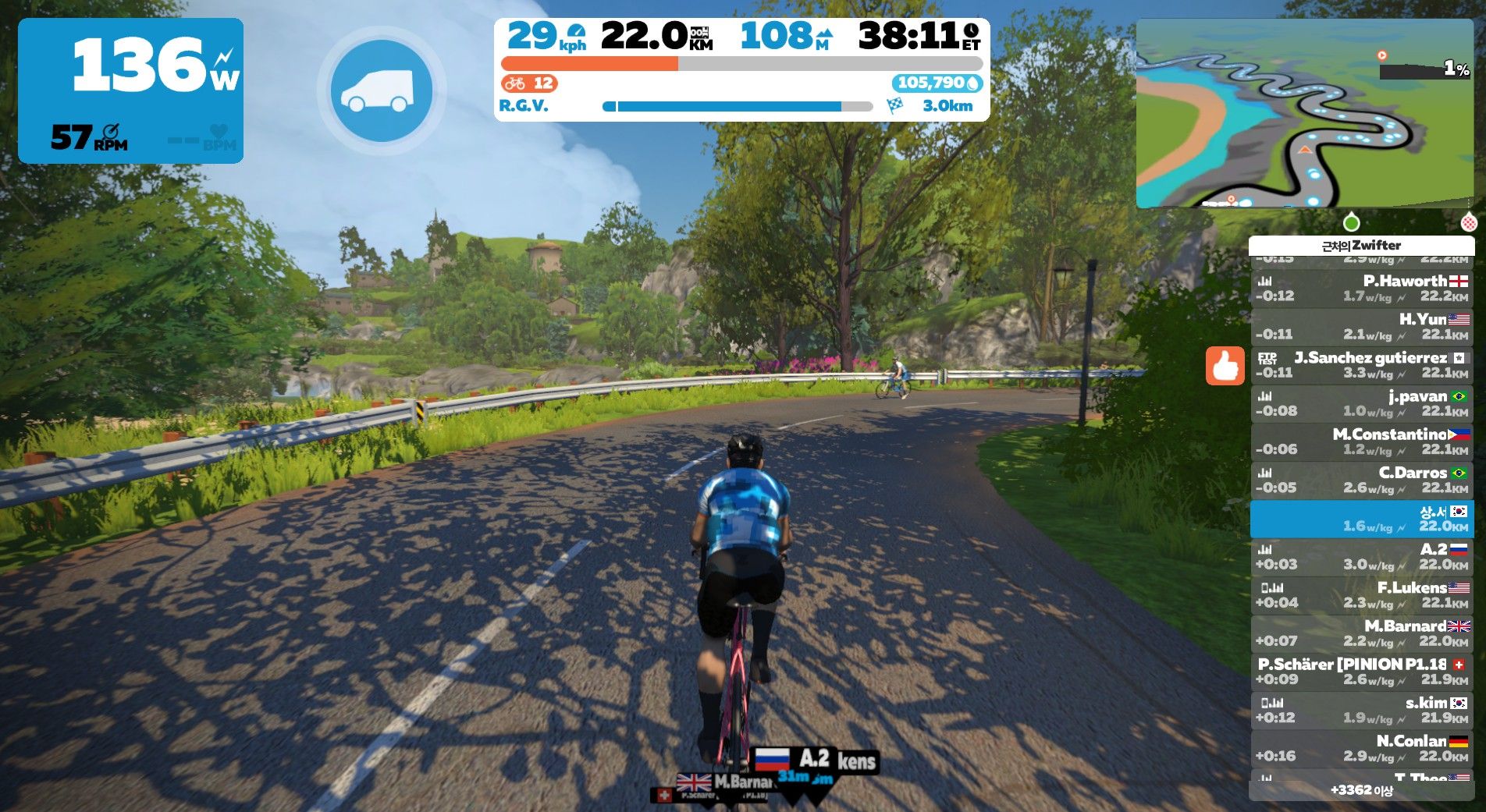Choose C.Darros from nearby riders
The height and width of the screenshot is (812, 1486).
tap(1361, 480)
